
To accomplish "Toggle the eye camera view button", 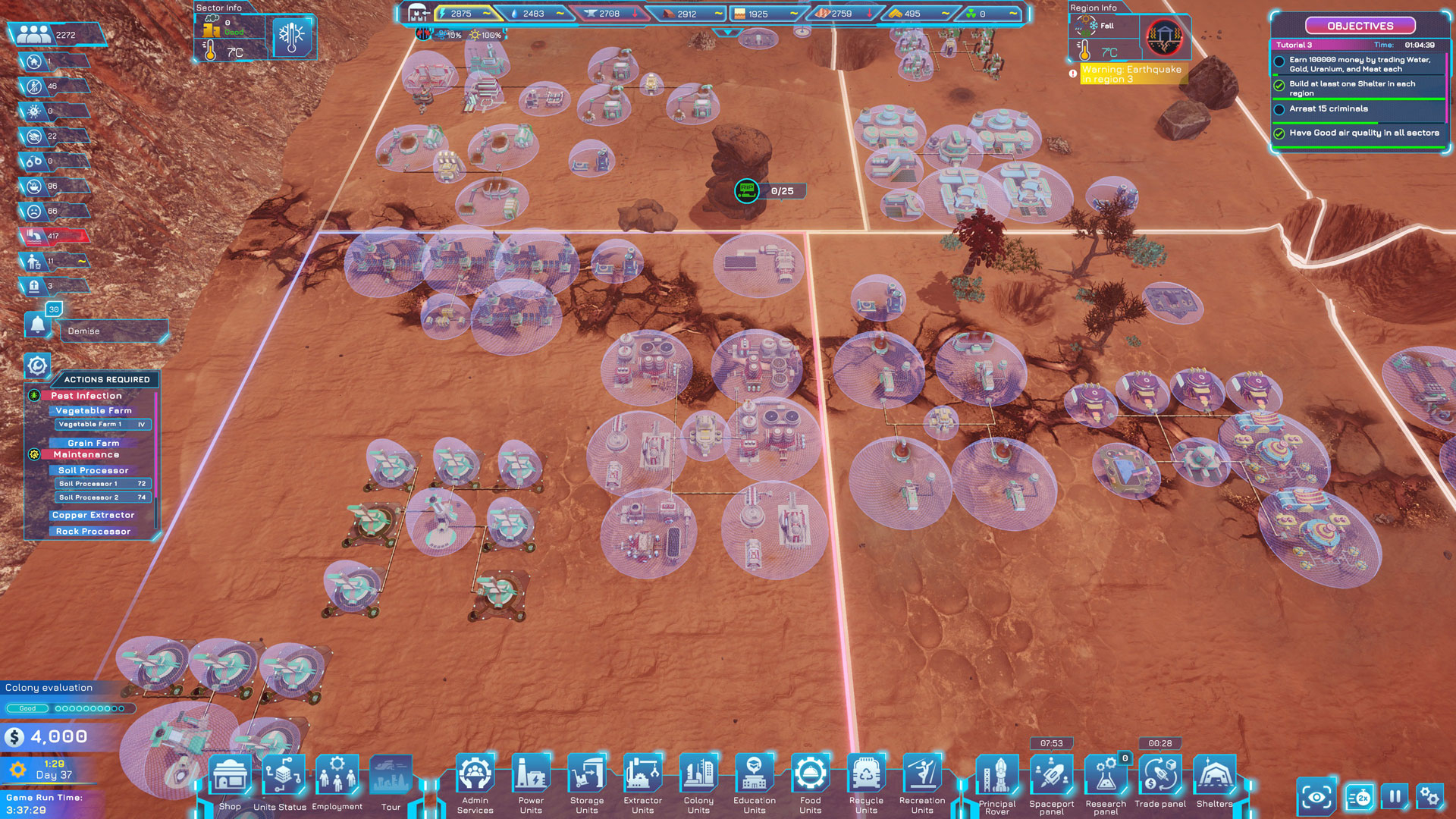I will [1316, 797].
